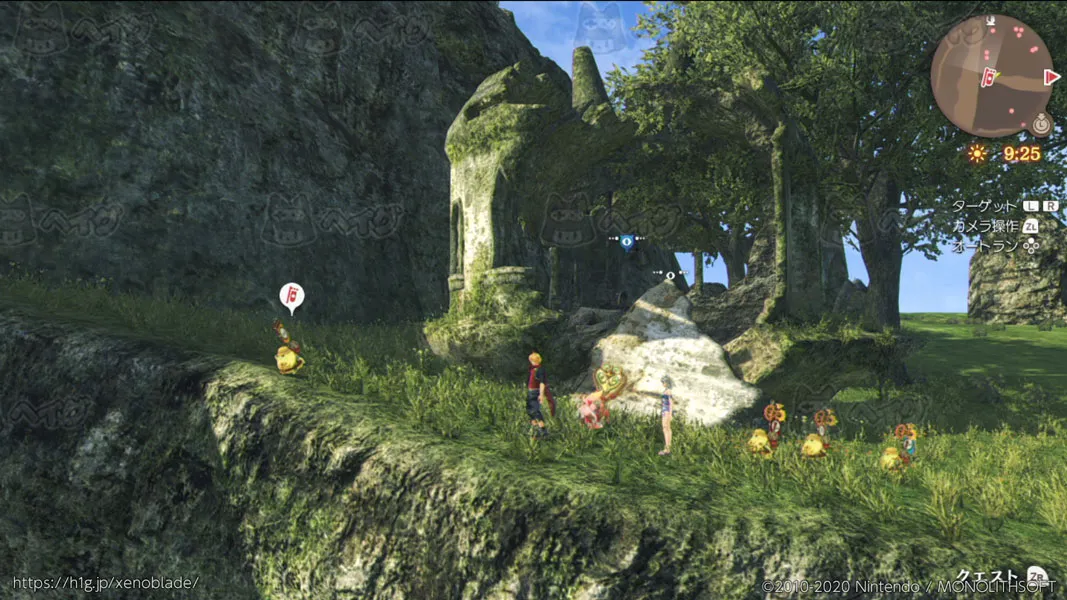Viewport: 1067px width, 600px height.
Task: Select the red arrow marker on minimap edge
Action: point(1051,77)
